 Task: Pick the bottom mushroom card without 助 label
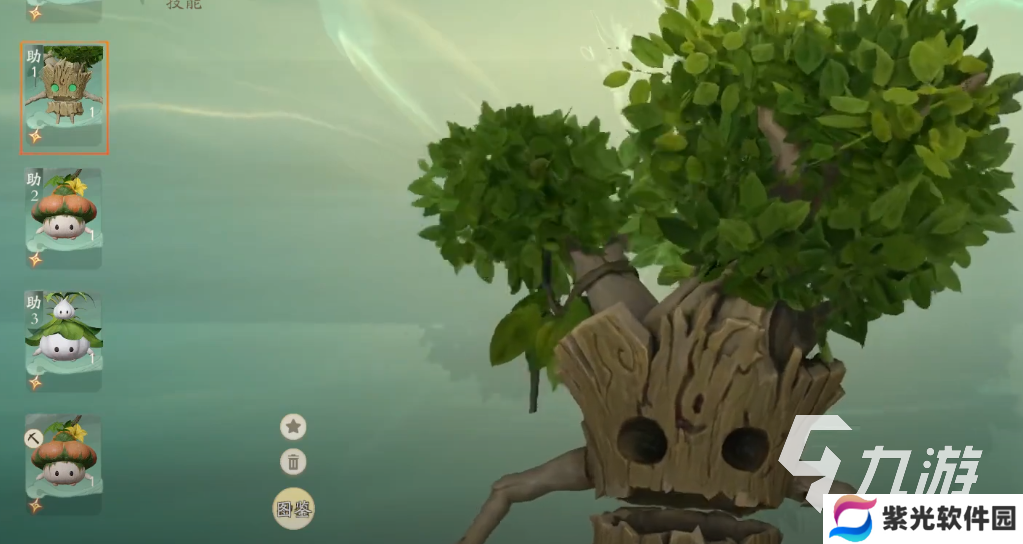[64, 464]
